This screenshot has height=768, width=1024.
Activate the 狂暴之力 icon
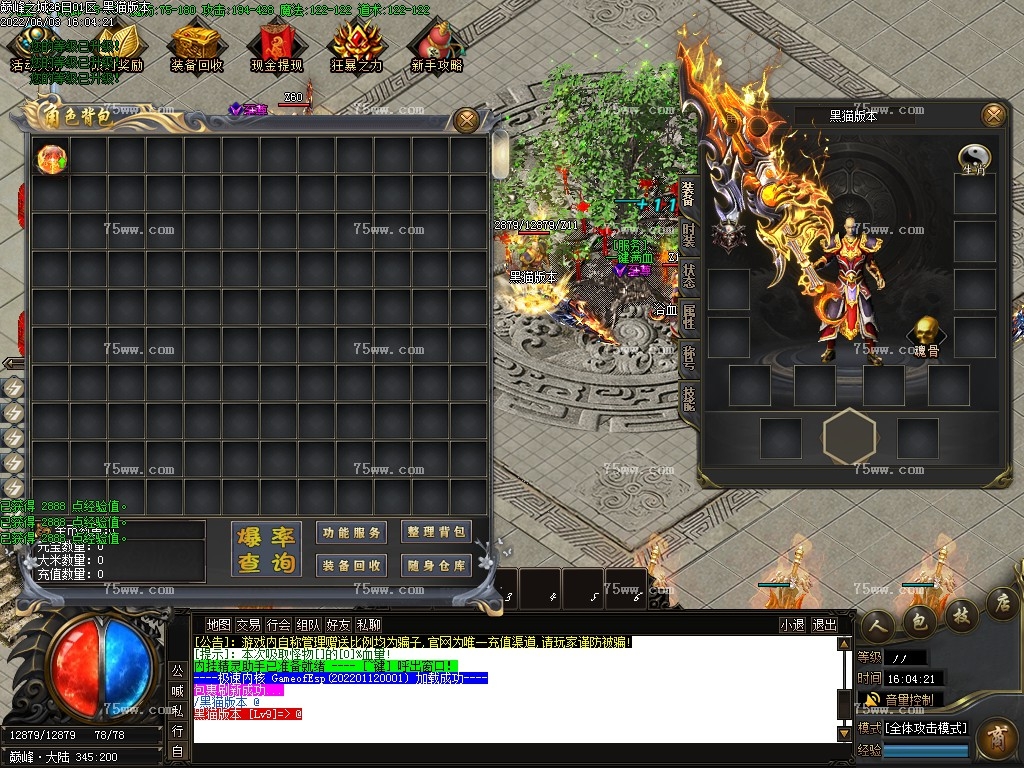coord(356,48)
